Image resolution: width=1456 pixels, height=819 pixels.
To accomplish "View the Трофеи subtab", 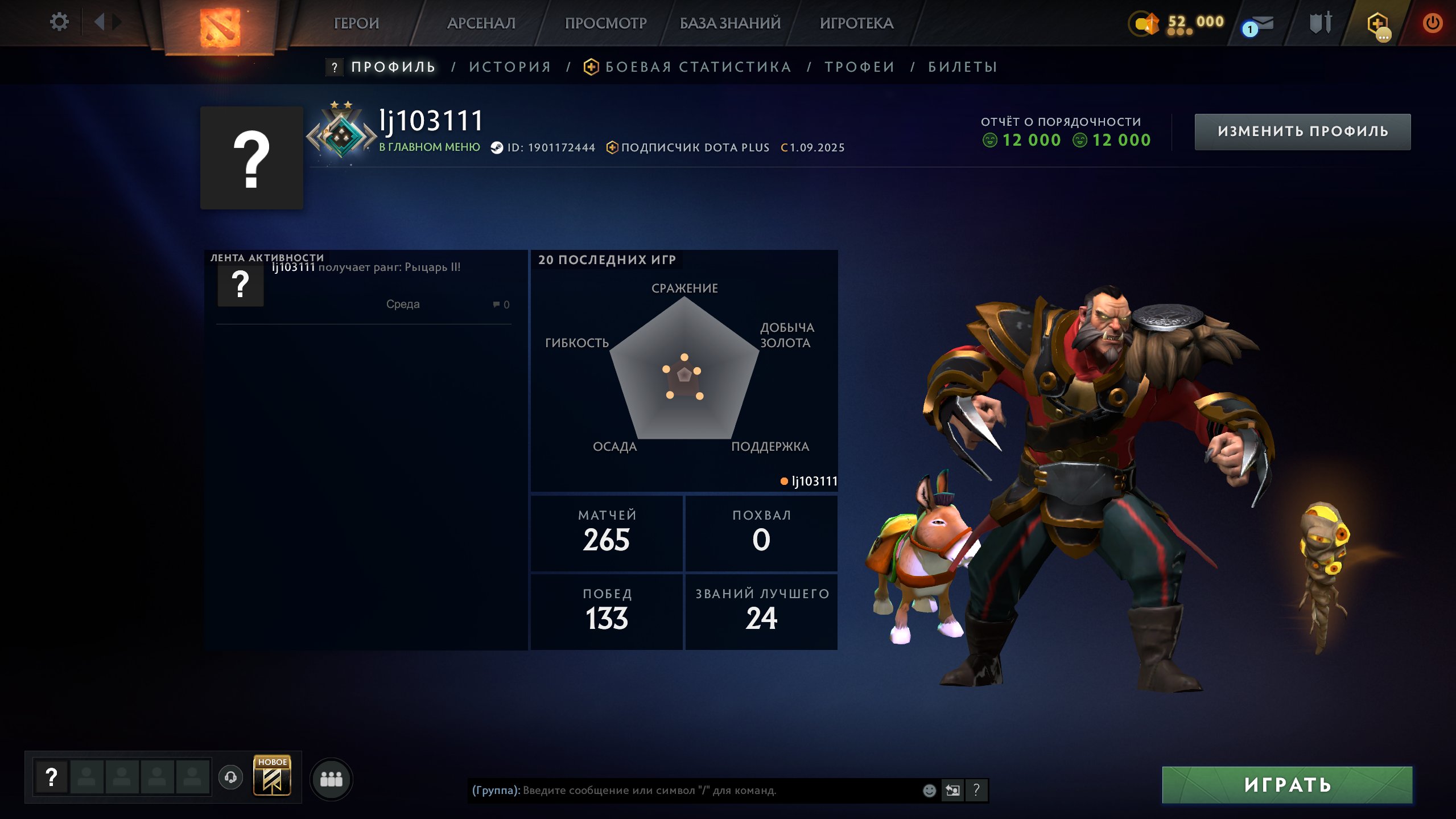I will [x=860, y=67].
